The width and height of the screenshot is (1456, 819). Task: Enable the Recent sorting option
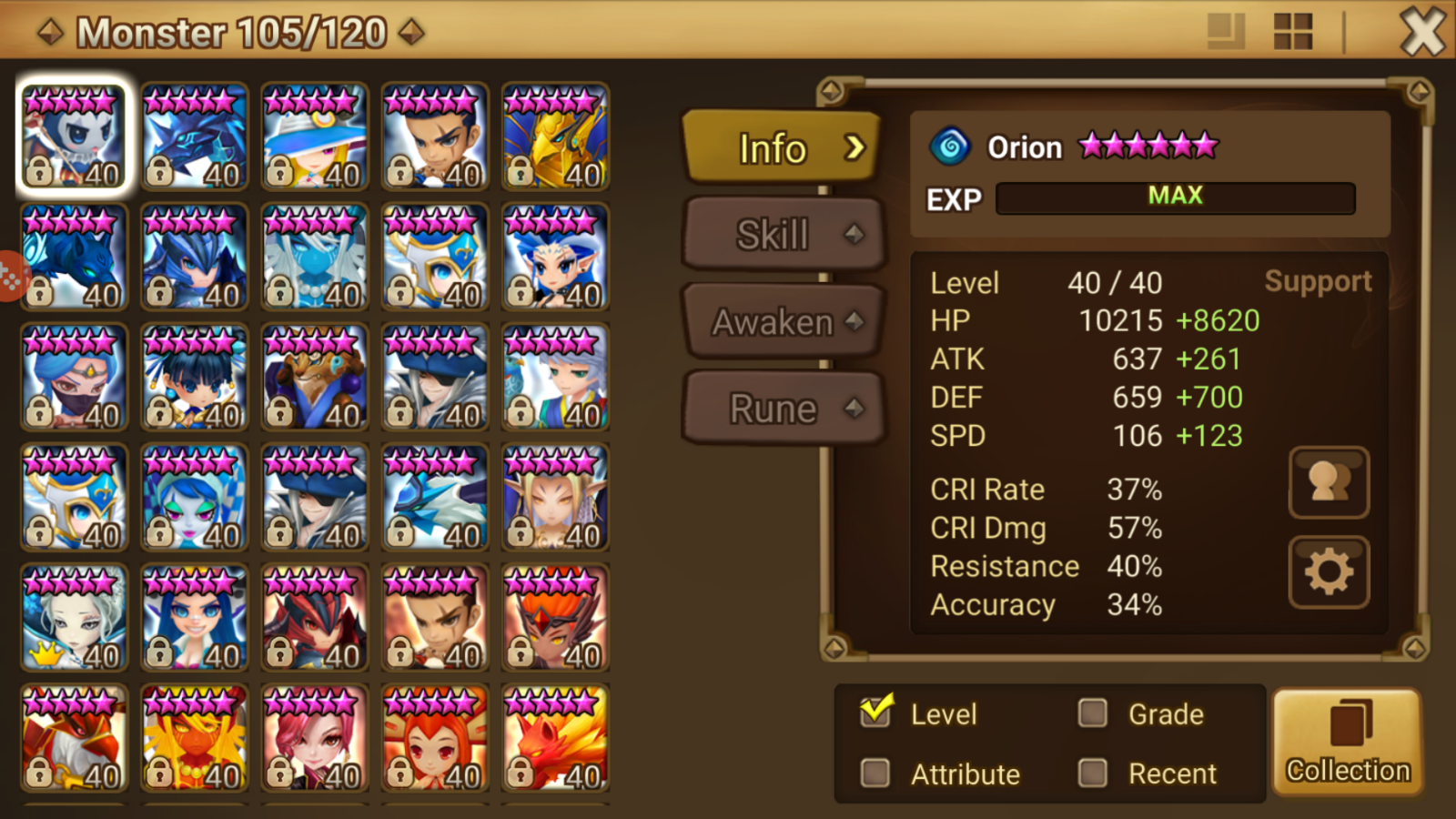click(1091, 773)
